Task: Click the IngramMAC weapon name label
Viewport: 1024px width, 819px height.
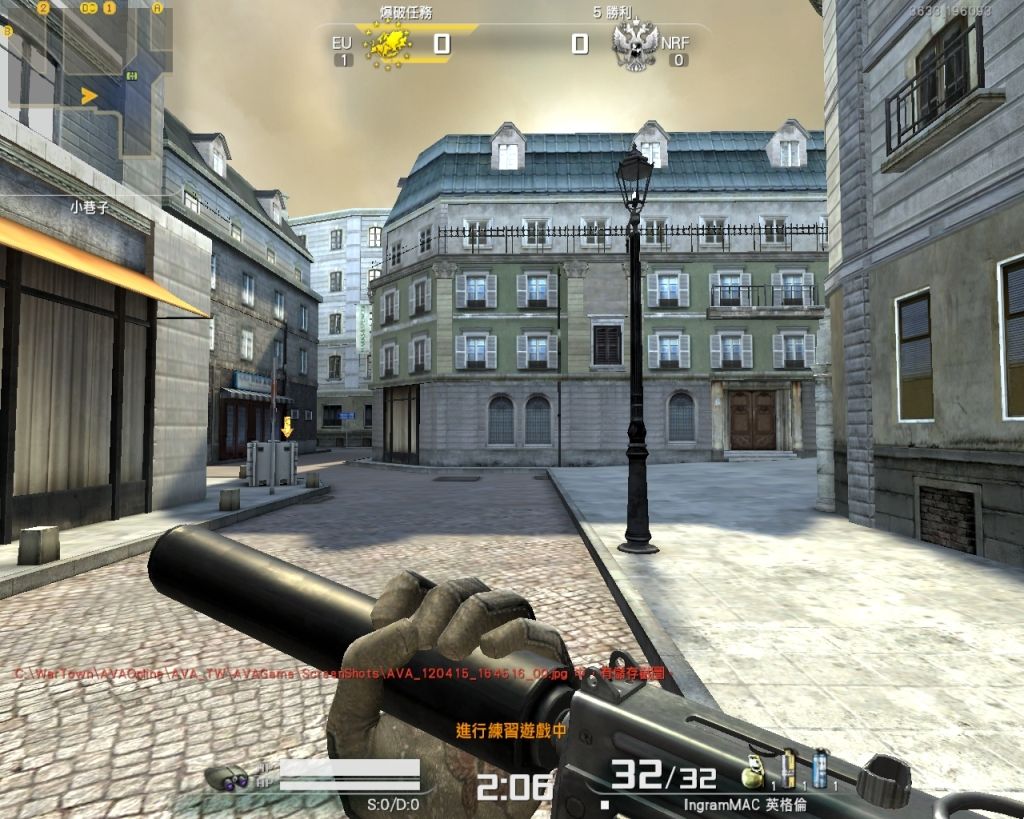Action: (745, 804)
